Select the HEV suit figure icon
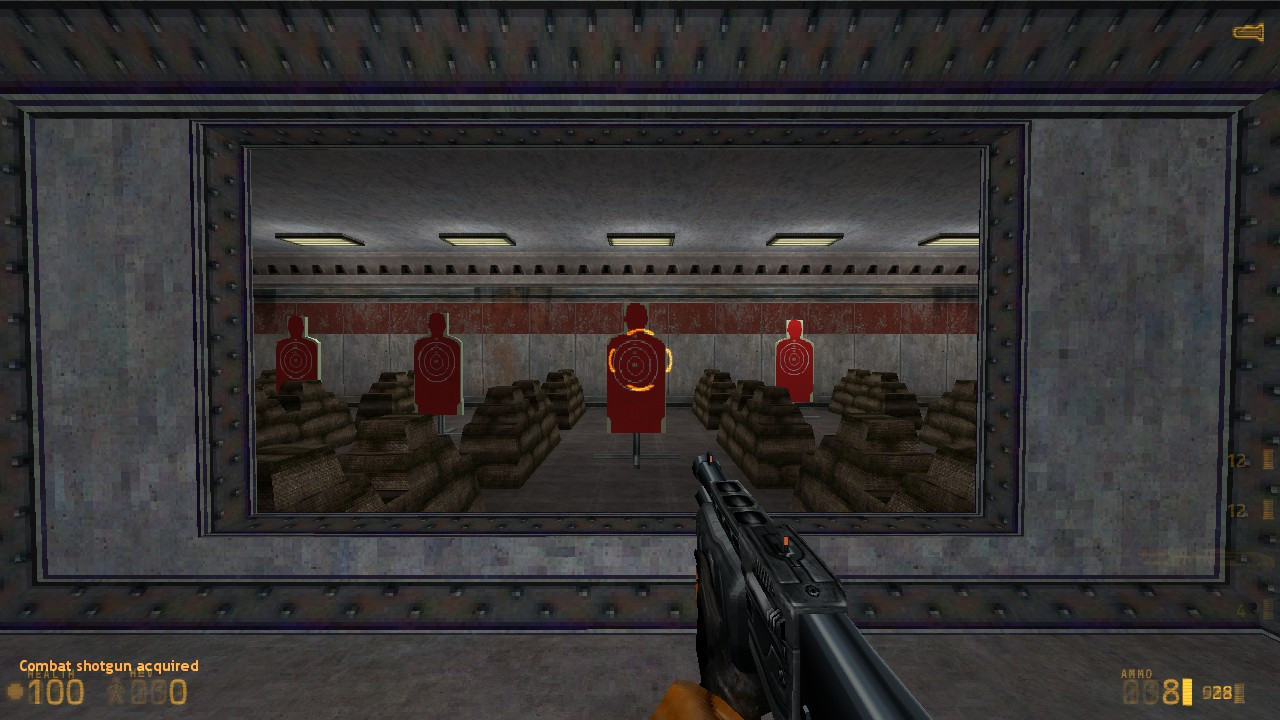This screenshot has width=1280, height=720. pyautogui.click(x=116, y=691)
